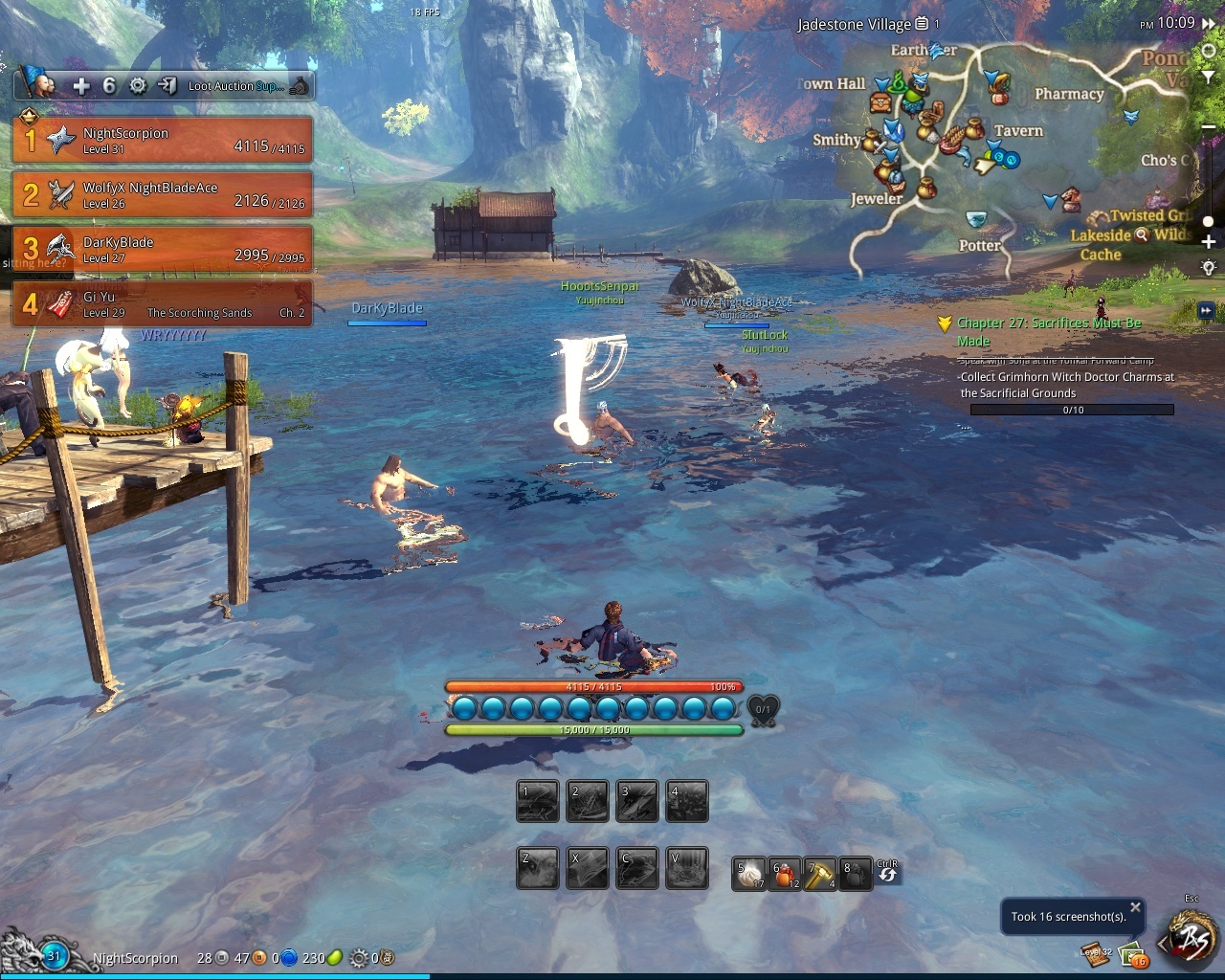Open the minimap filter funnel icon
Screen dimensions: 1225x980
(x=1209, y=78)
